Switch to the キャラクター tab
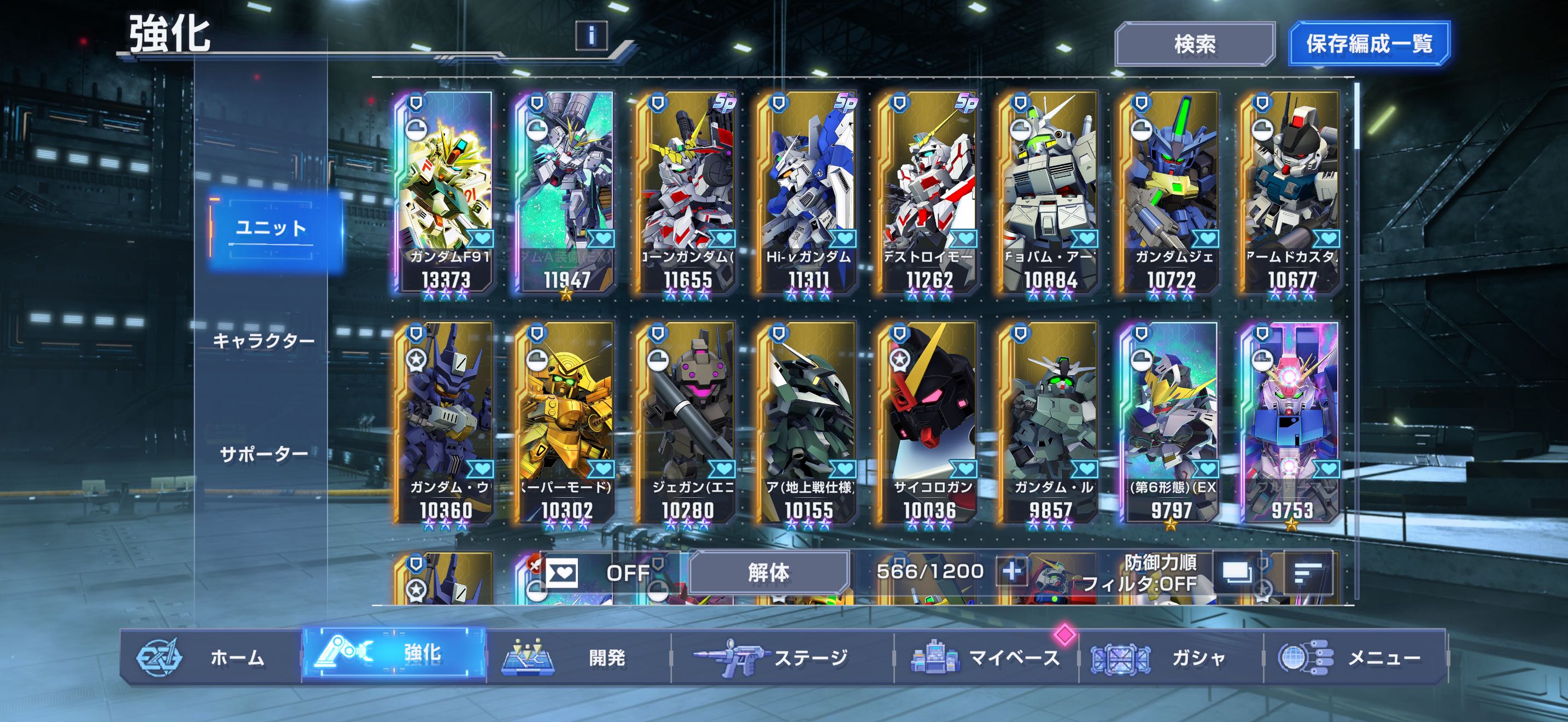 (264, 340)
